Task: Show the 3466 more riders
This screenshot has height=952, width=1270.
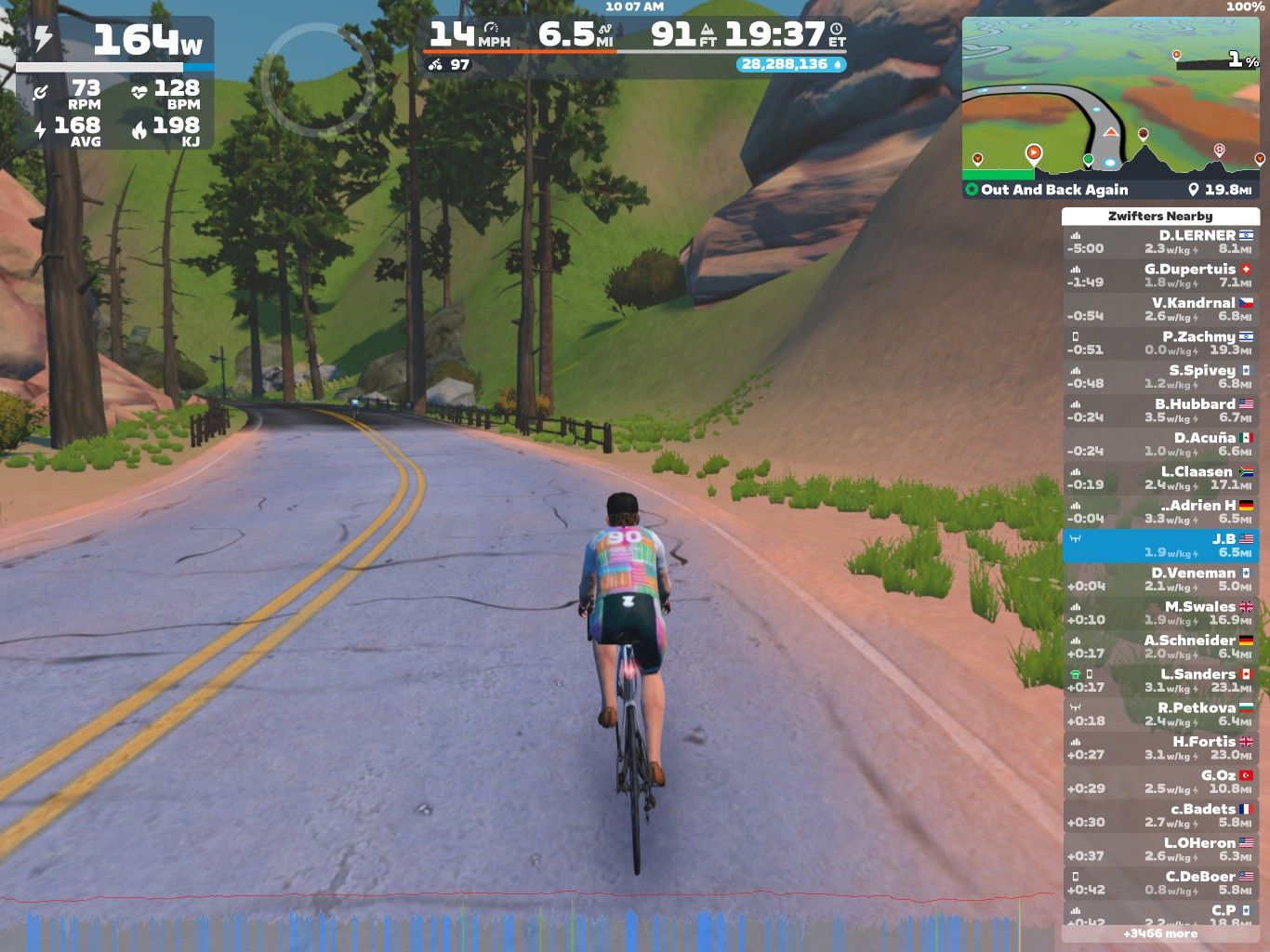Action: (1159, 933)
